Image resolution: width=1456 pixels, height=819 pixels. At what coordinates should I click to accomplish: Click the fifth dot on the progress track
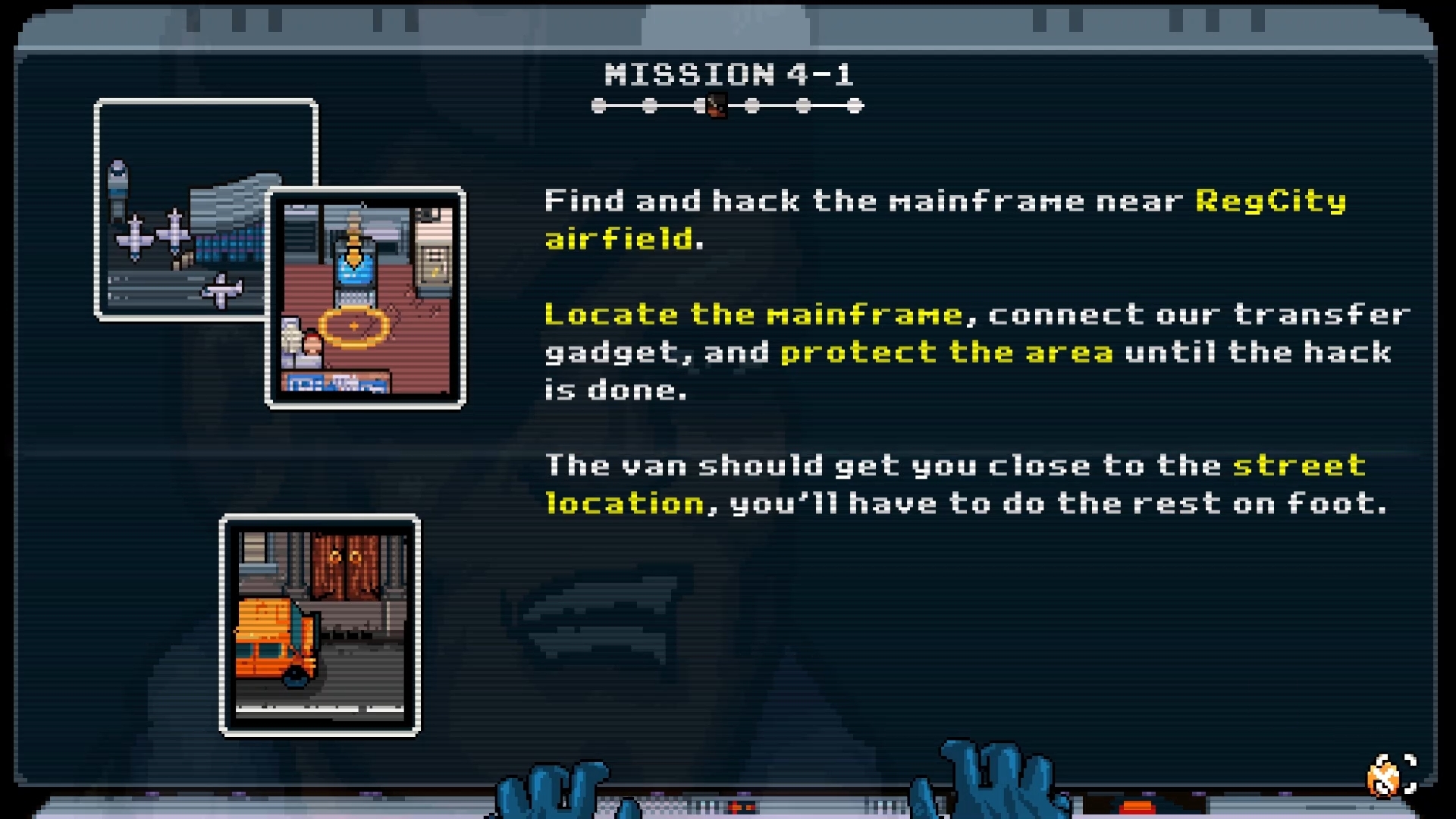(x=803, y=105)
